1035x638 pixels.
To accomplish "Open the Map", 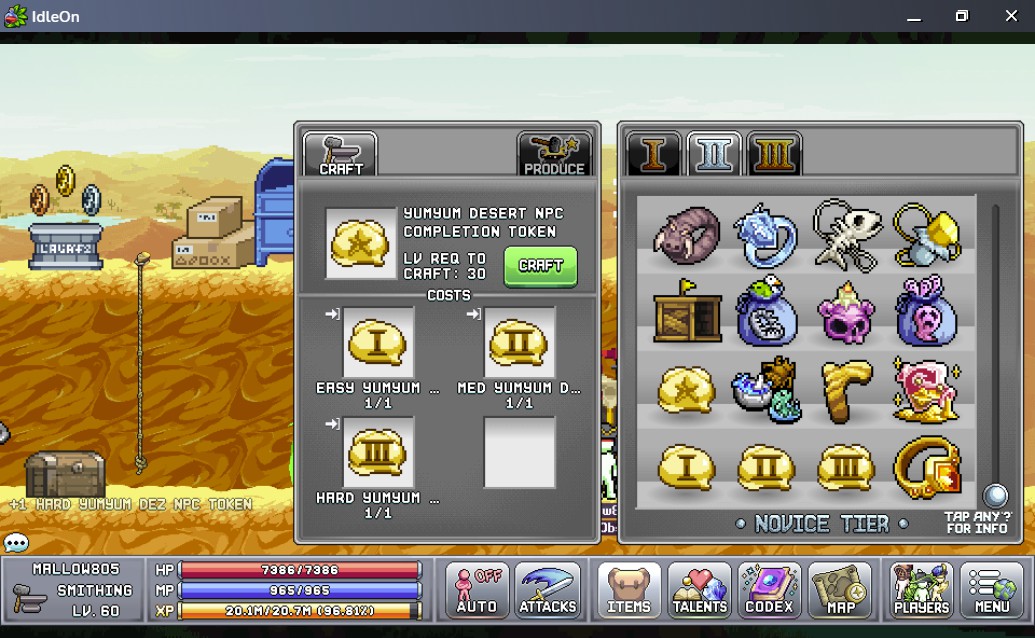I will (839, 591).
